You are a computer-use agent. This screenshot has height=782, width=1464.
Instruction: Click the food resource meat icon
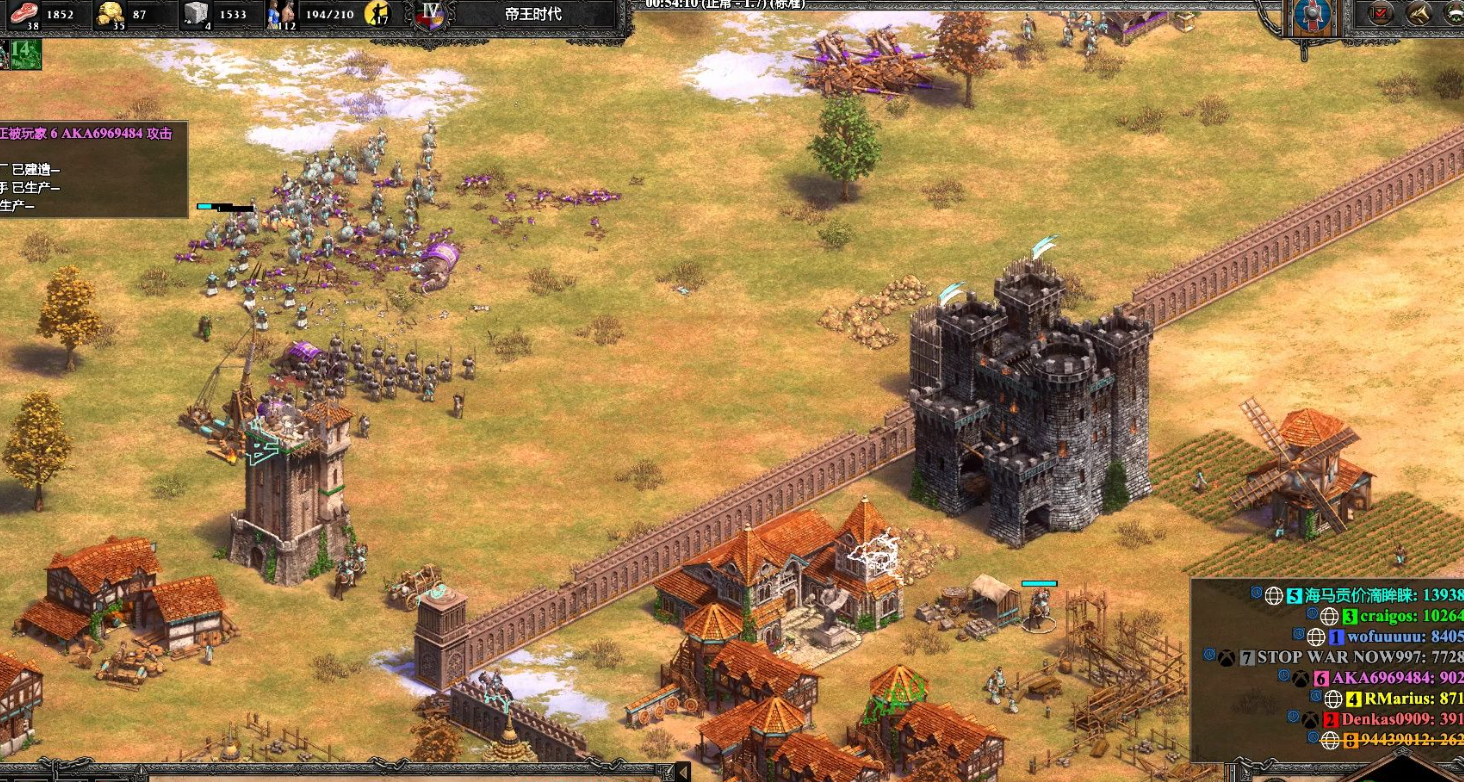21,14
